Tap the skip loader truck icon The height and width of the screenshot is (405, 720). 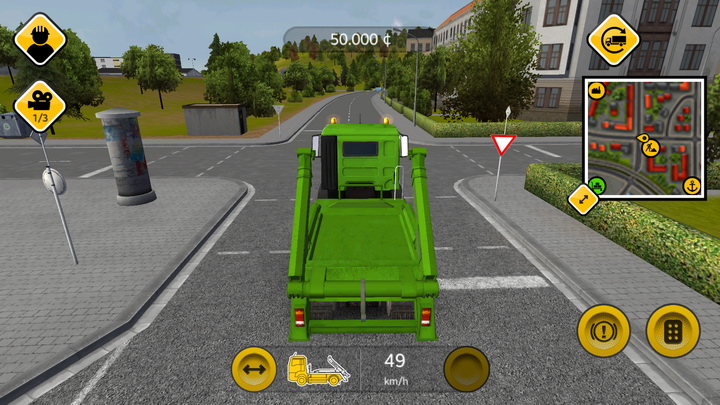[x=318, y=370]
